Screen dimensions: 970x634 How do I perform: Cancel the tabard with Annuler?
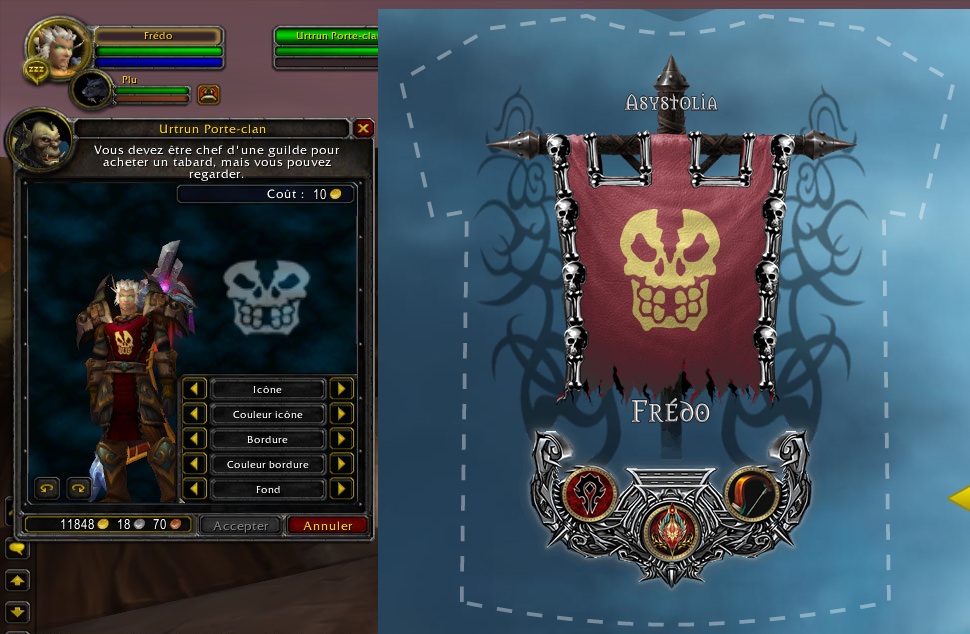pyautogui.click(x=328, y=525)
